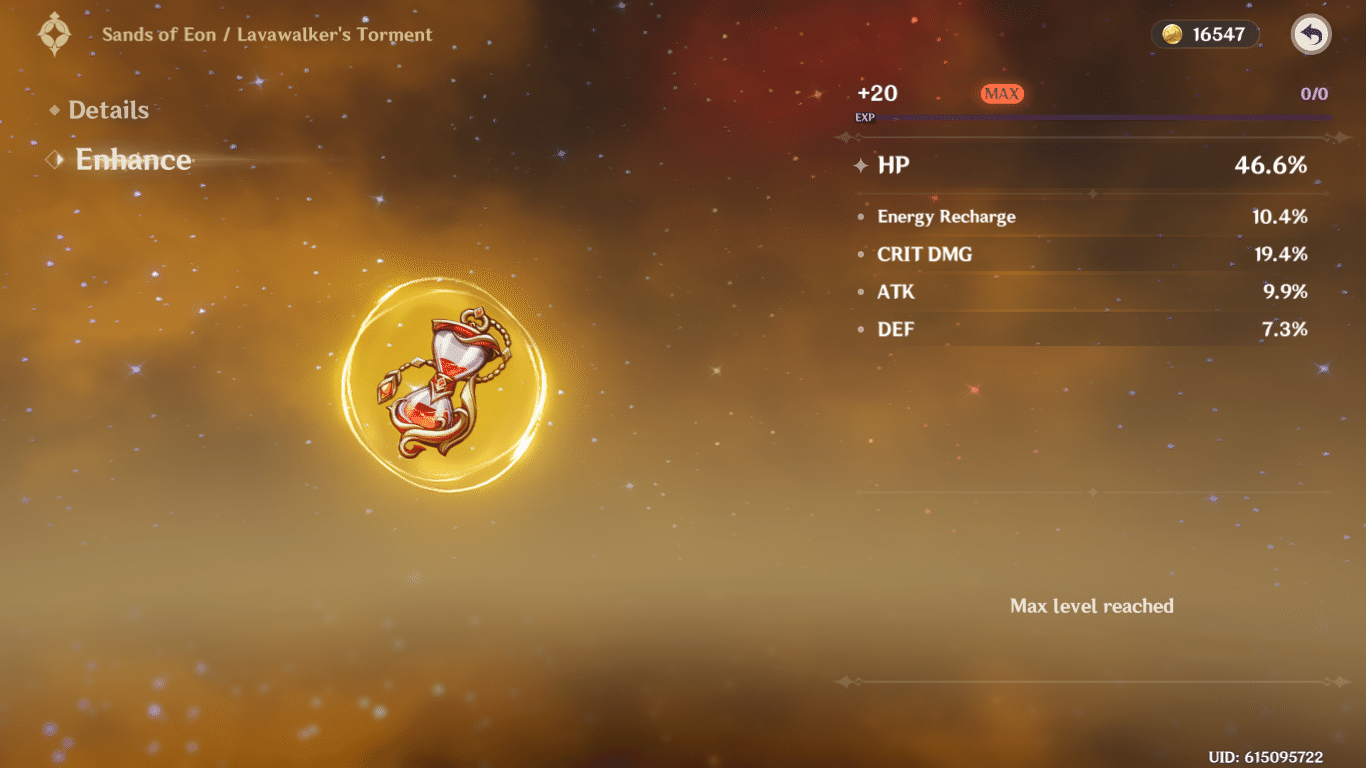Select the Enhance tab

click(133, 159)
